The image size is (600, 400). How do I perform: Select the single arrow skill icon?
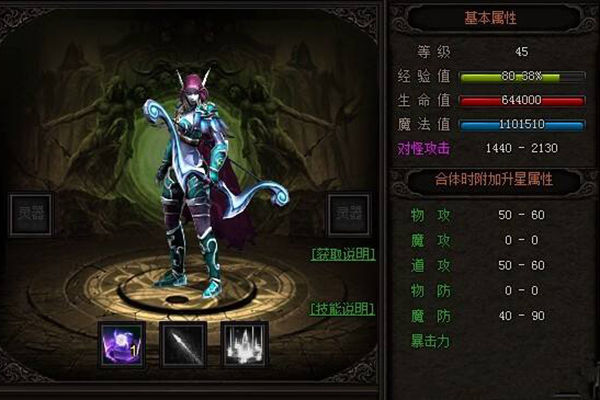[x=182, y=345]
